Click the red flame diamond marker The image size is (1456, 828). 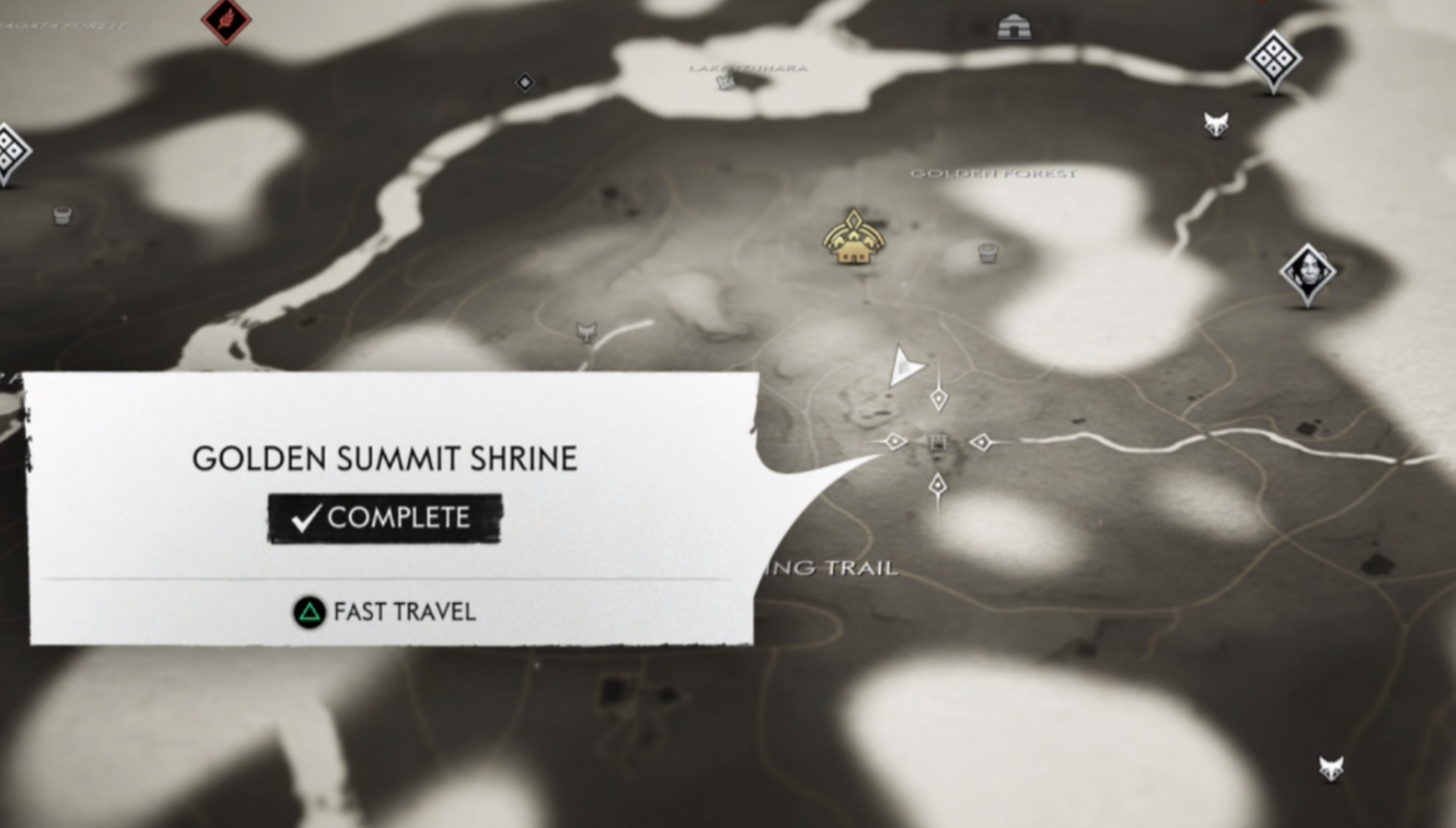click(x=226, y=20)
